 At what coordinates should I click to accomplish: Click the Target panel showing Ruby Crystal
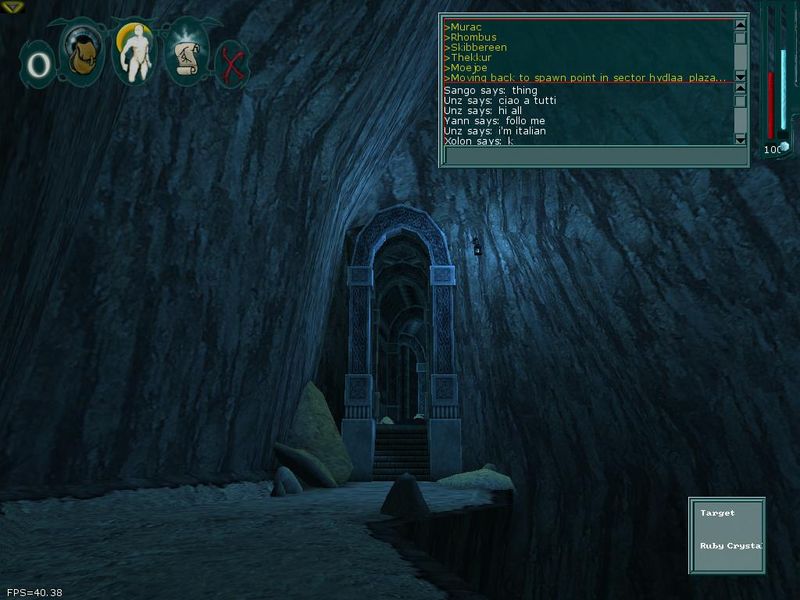pyautogui.click(x=727, y=535)
